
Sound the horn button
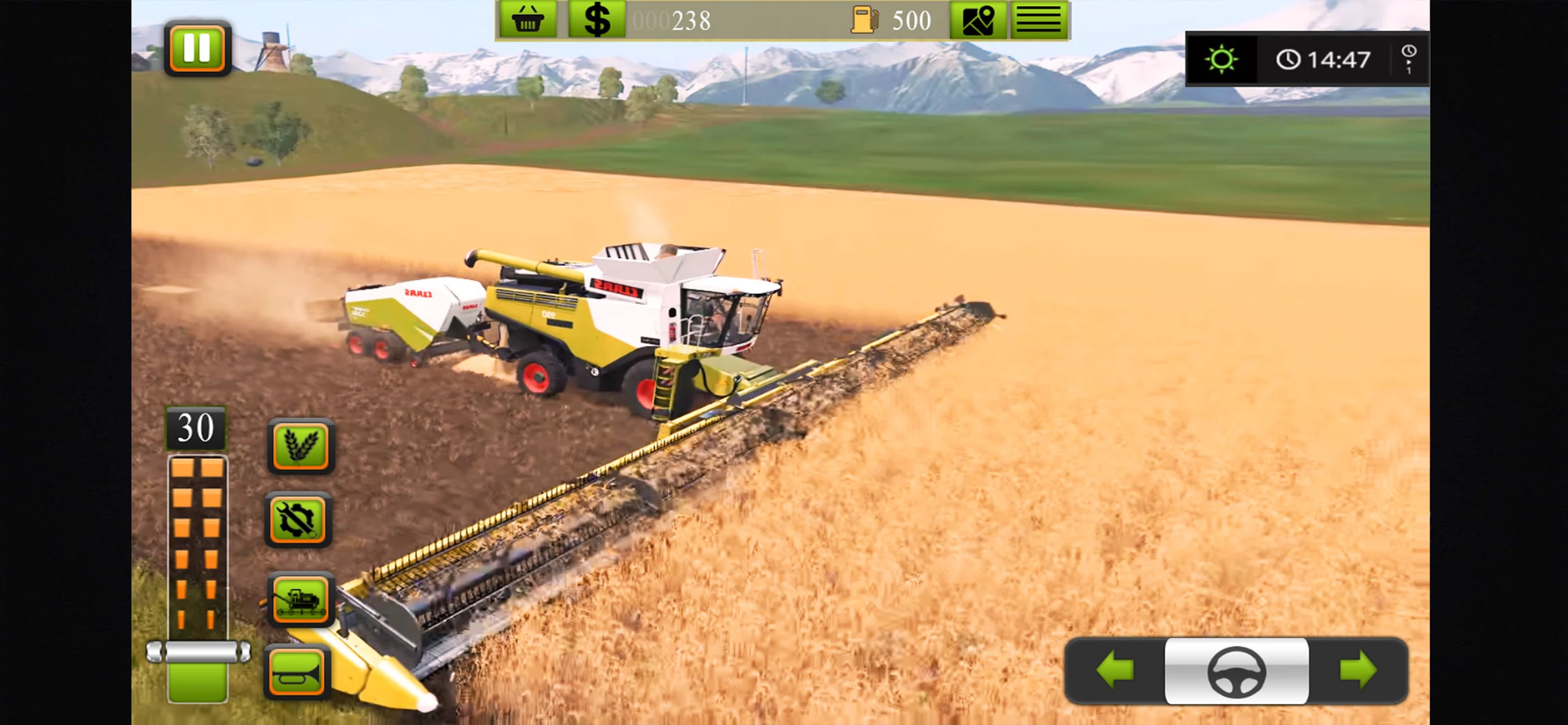[x=298, y=673]
